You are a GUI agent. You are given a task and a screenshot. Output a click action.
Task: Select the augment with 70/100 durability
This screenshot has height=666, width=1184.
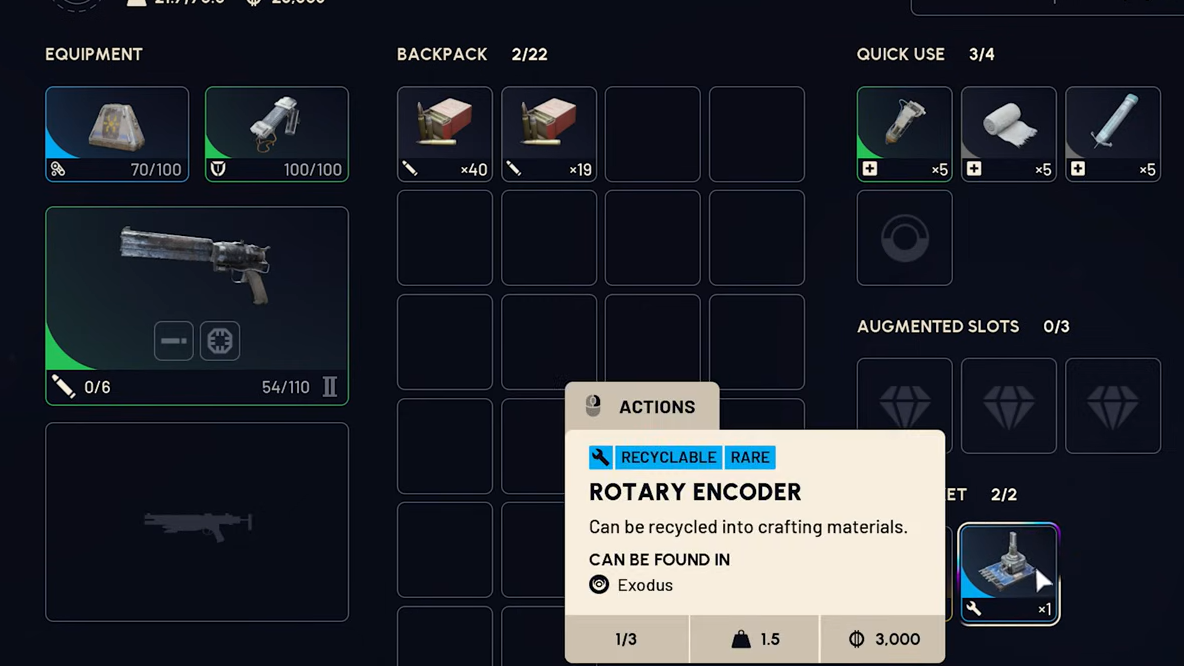coord(117,134)
